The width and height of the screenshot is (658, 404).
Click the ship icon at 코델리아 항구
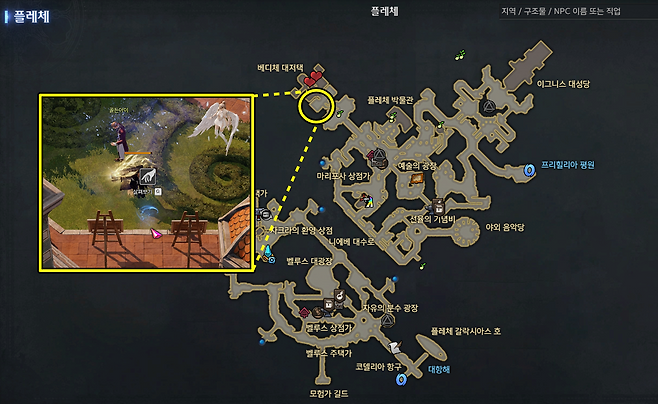coord(396,345)
